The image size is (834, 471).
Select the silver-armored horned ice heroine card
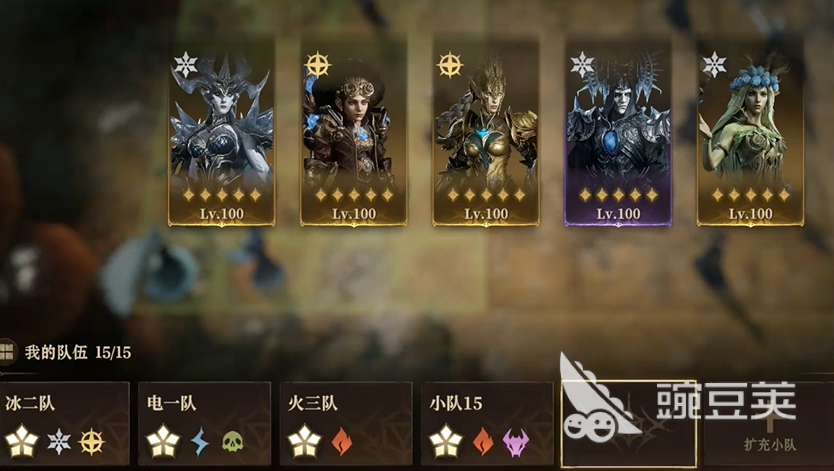pos(221,132)
